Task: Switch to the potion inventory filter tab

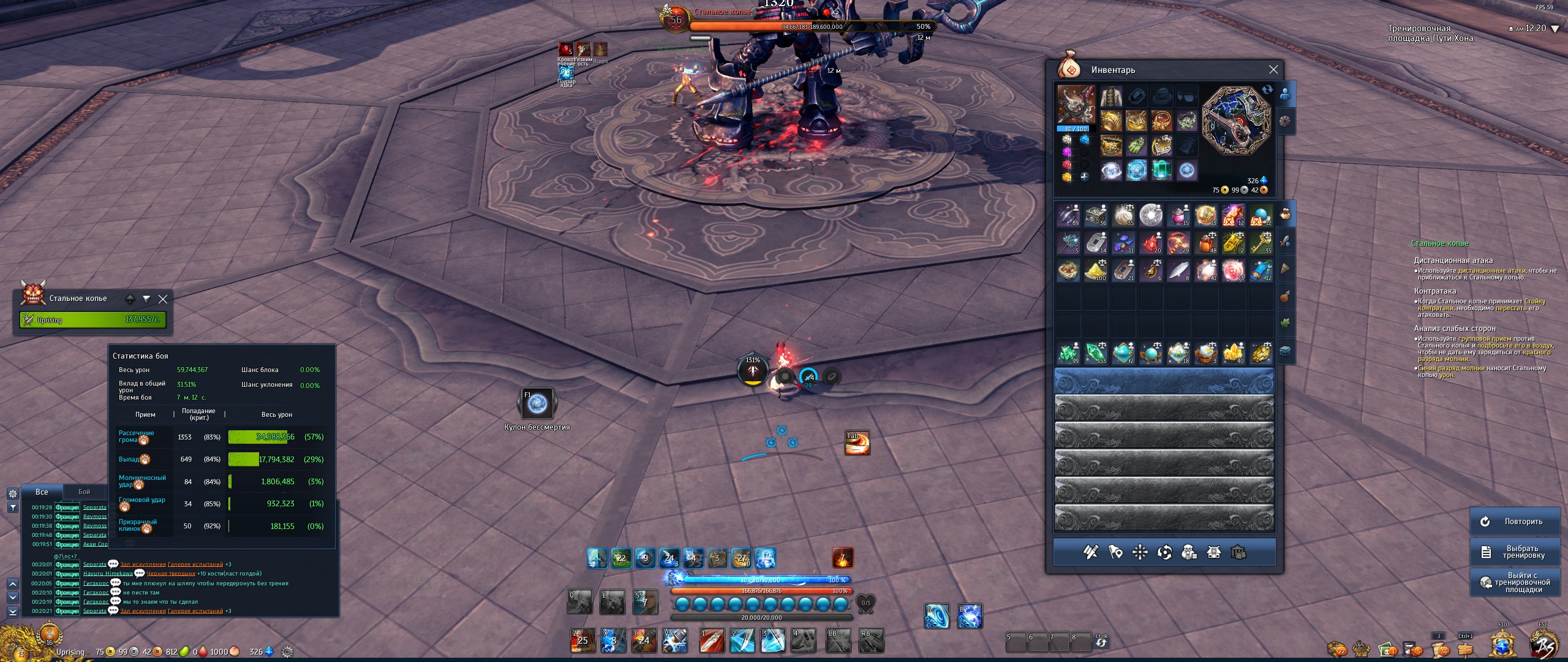Action: pyautogui.click(x=1286, y=297)
